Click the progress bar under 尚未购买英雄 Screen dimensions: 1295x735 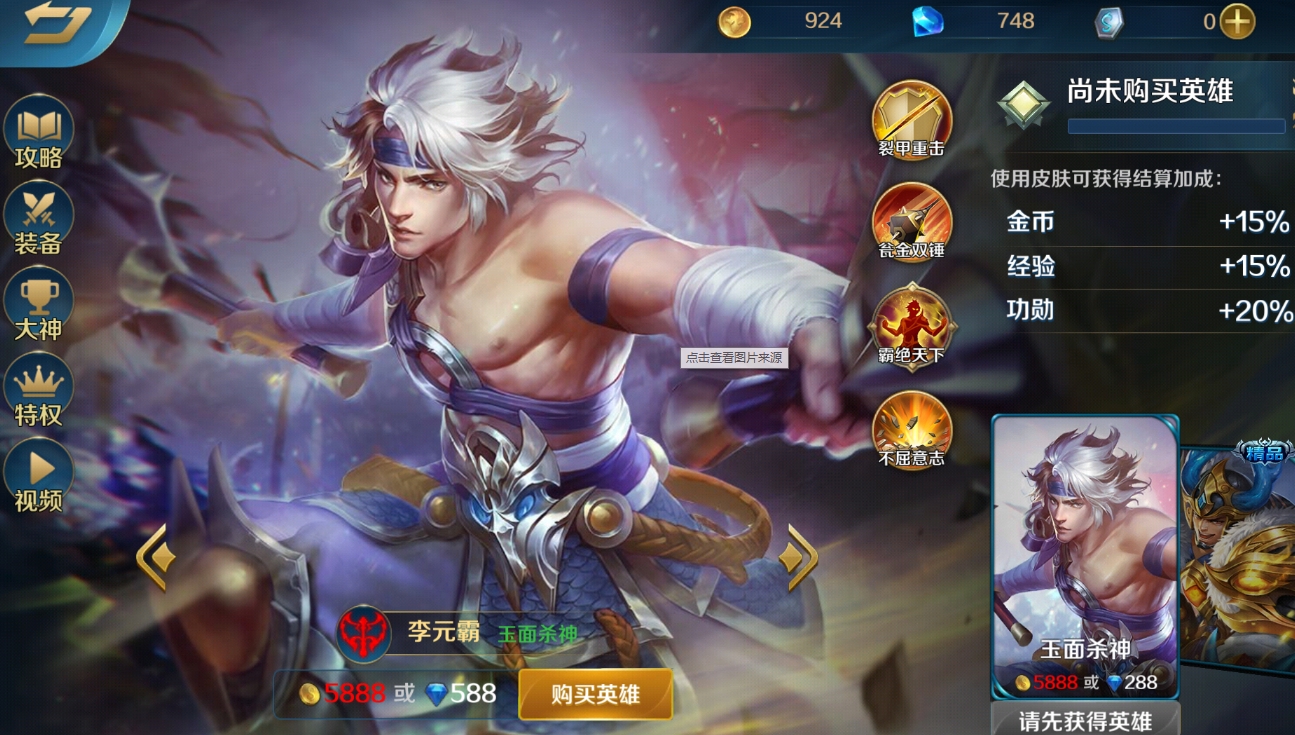coord(1178,126)
